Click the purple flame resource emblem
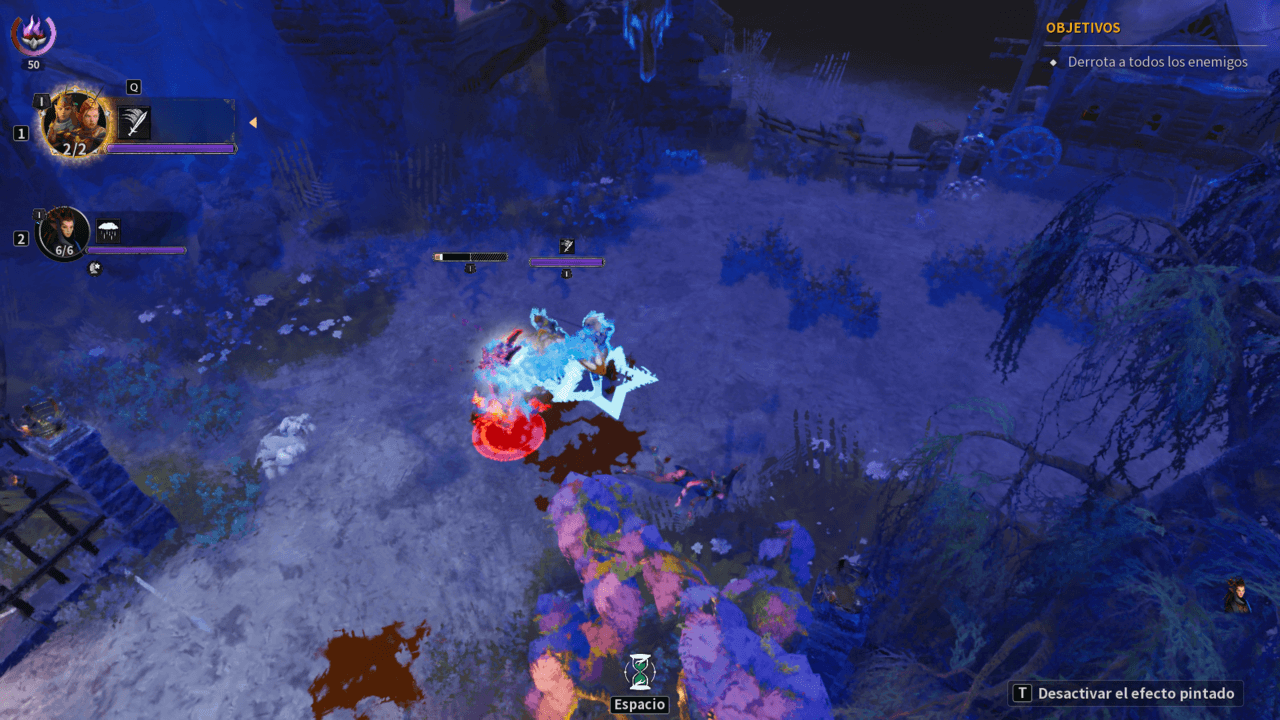 pyautogui.click(x=34, y=35)
